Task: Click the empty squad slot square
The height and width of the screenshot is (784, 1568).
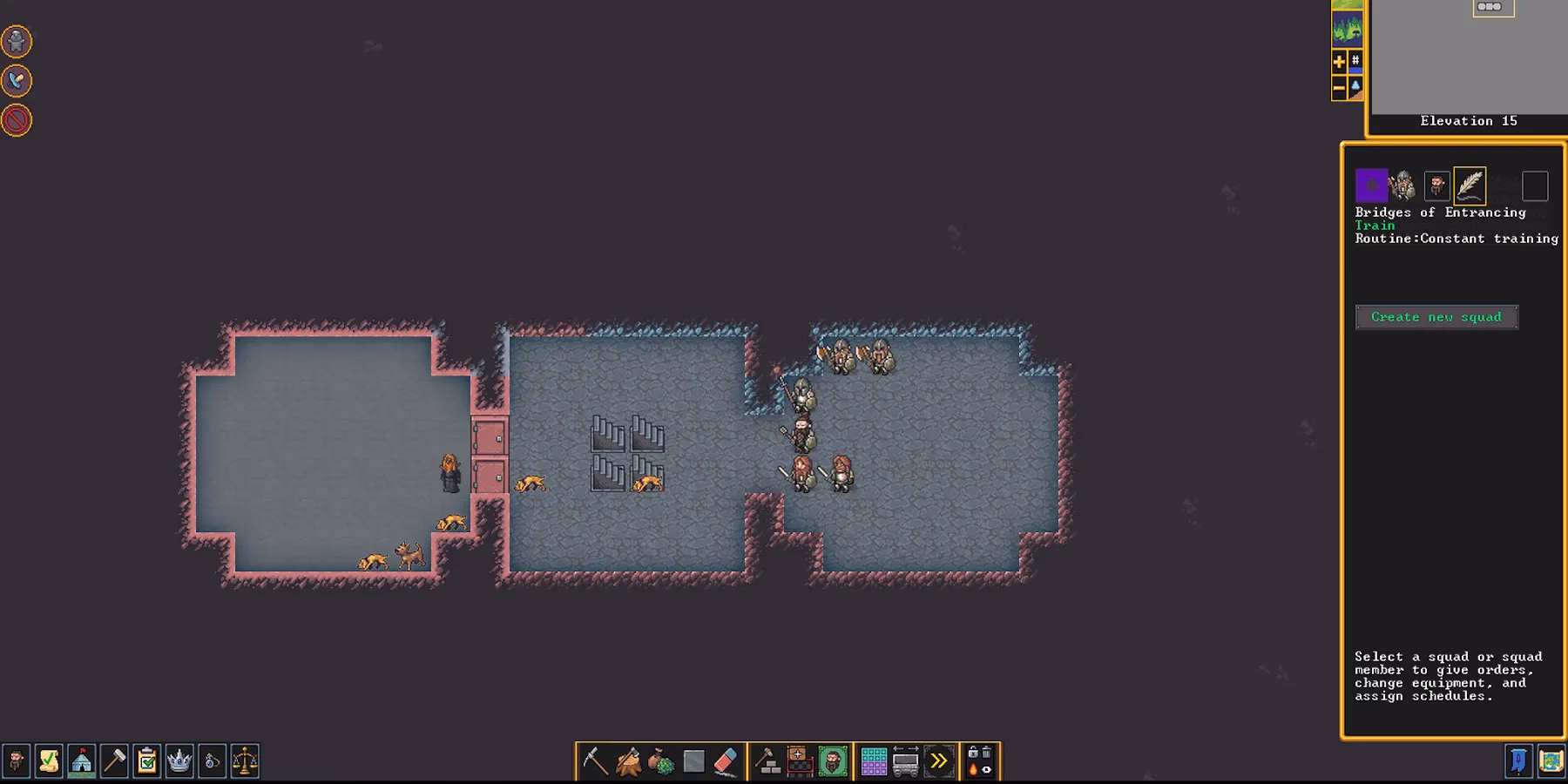Action: (1536, 185)
